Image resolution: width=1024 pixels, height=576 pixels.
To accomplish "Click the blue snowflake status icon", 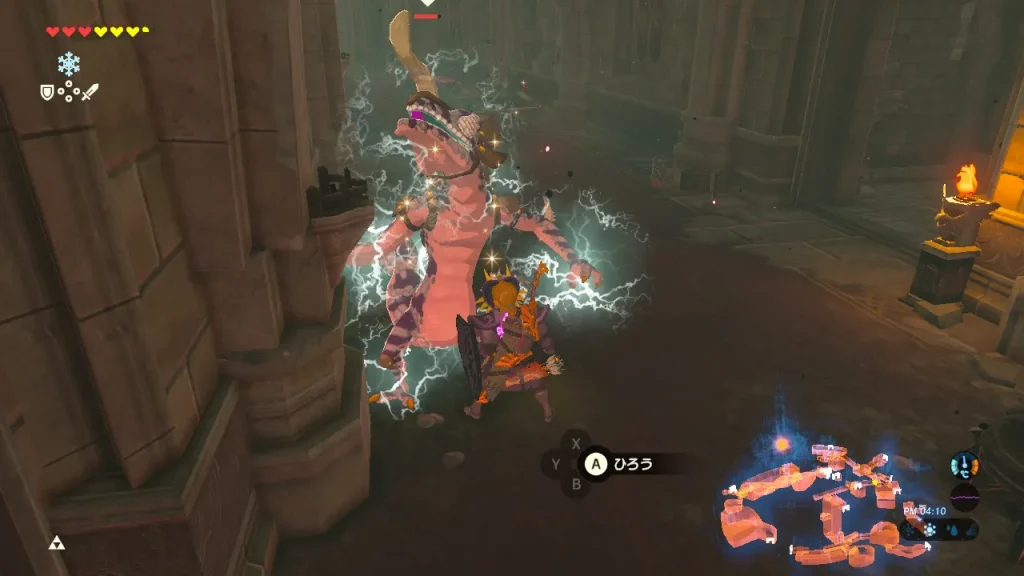I will pos(68,64).
